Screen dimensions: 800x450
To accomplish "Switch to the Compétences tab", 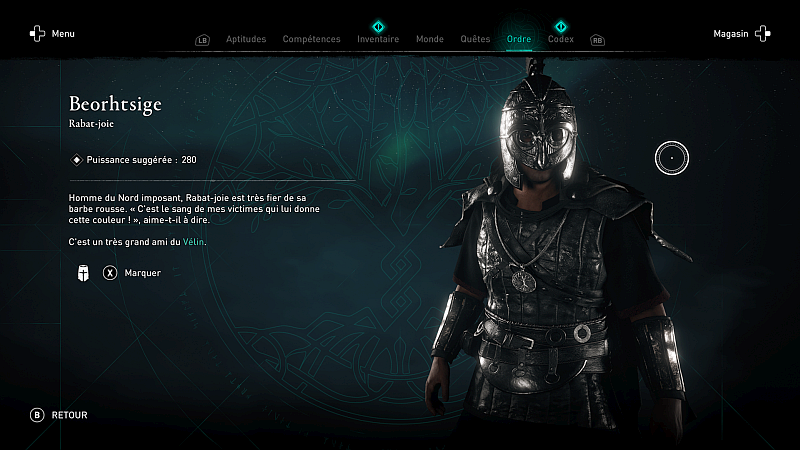I will pos(311,39).
